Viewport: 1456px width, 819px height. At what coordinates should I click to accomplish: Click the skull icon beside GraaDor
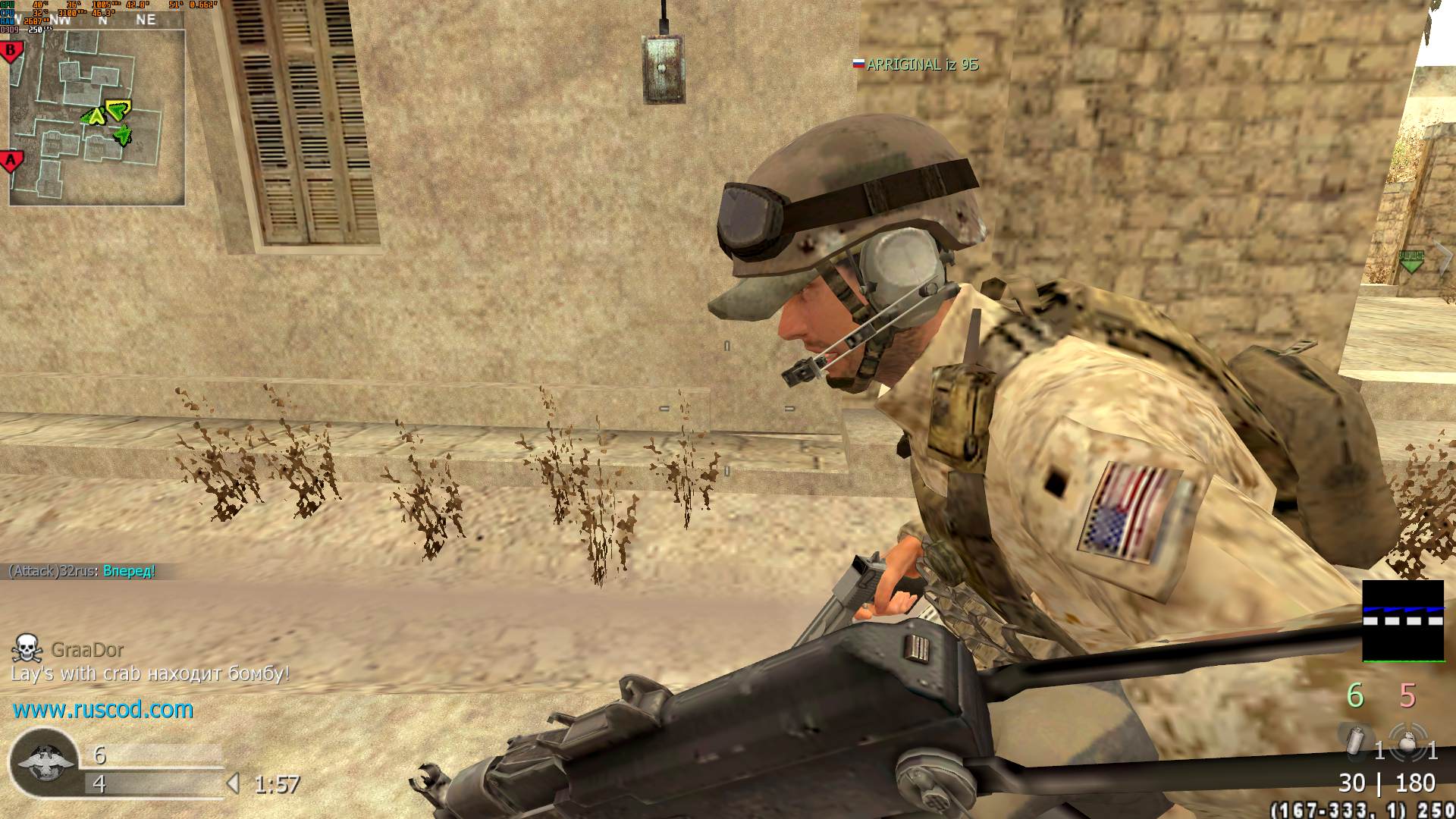pos(27,648)
